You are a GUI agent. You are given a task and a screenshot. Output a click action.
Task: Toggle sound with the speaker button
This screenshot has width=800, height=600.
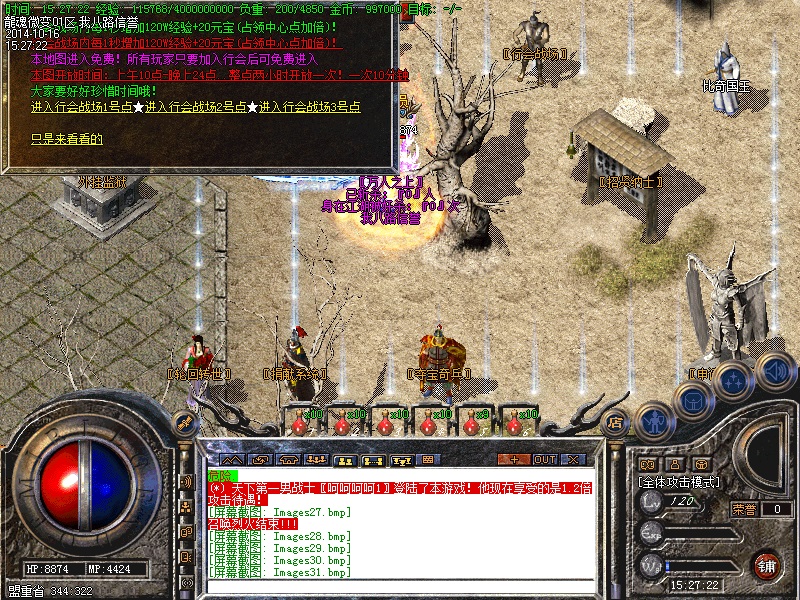[x=774, y=372]
